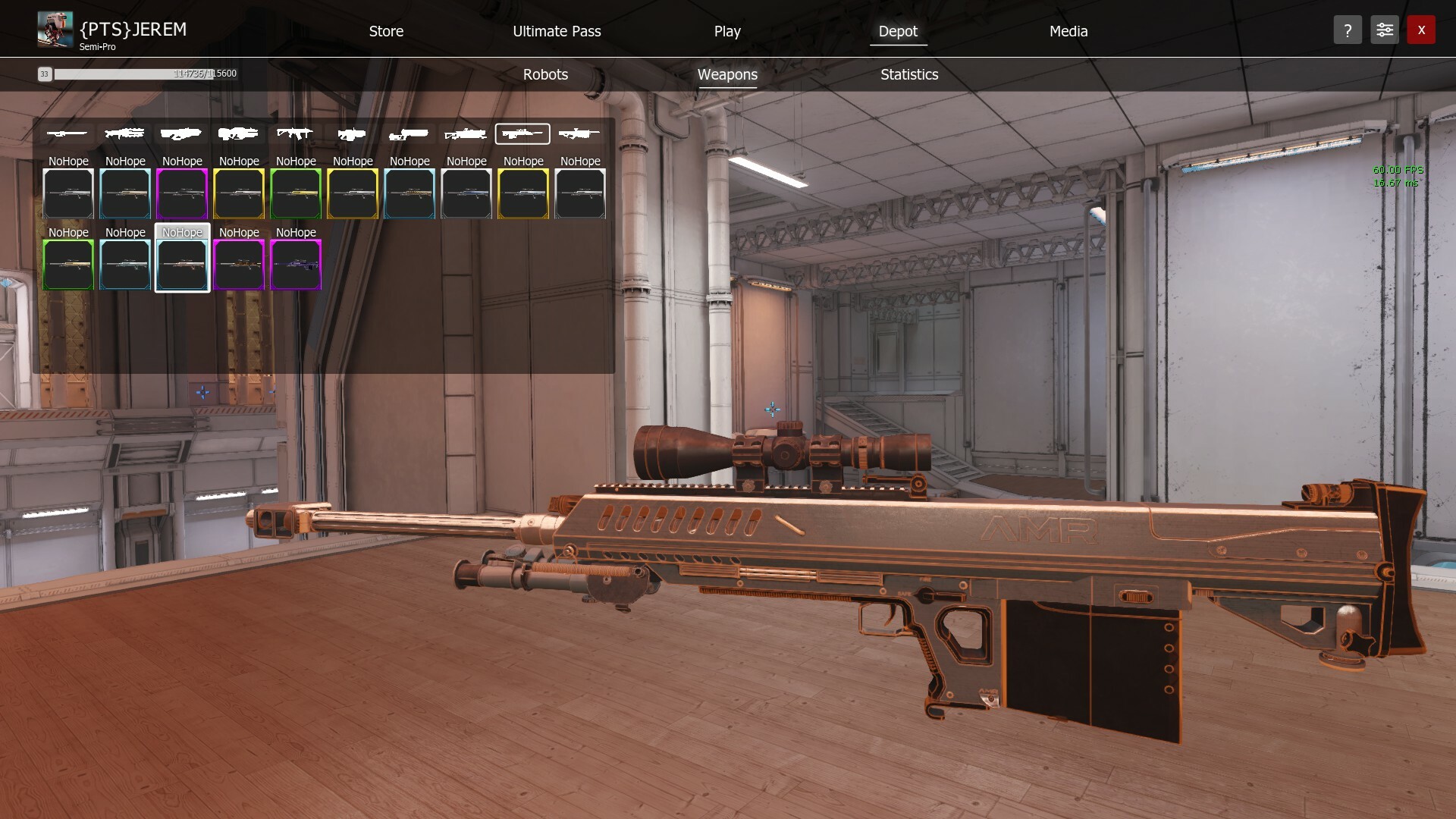Select the assault rifle silhouette weapon icon
The image size is (1456, 819).
(x=296, y=133)
